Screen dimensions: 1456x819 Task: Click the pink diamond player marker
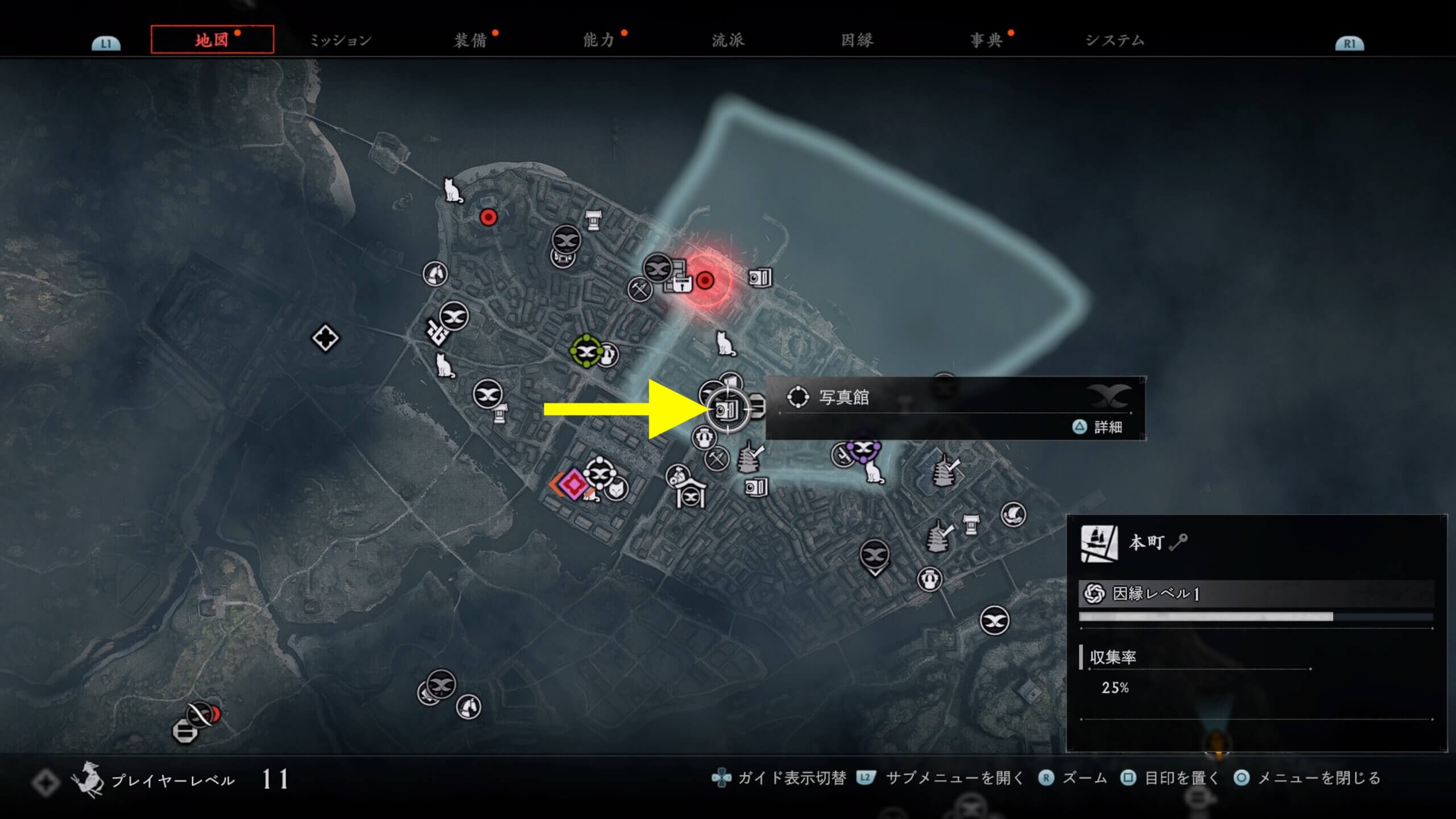573,484
